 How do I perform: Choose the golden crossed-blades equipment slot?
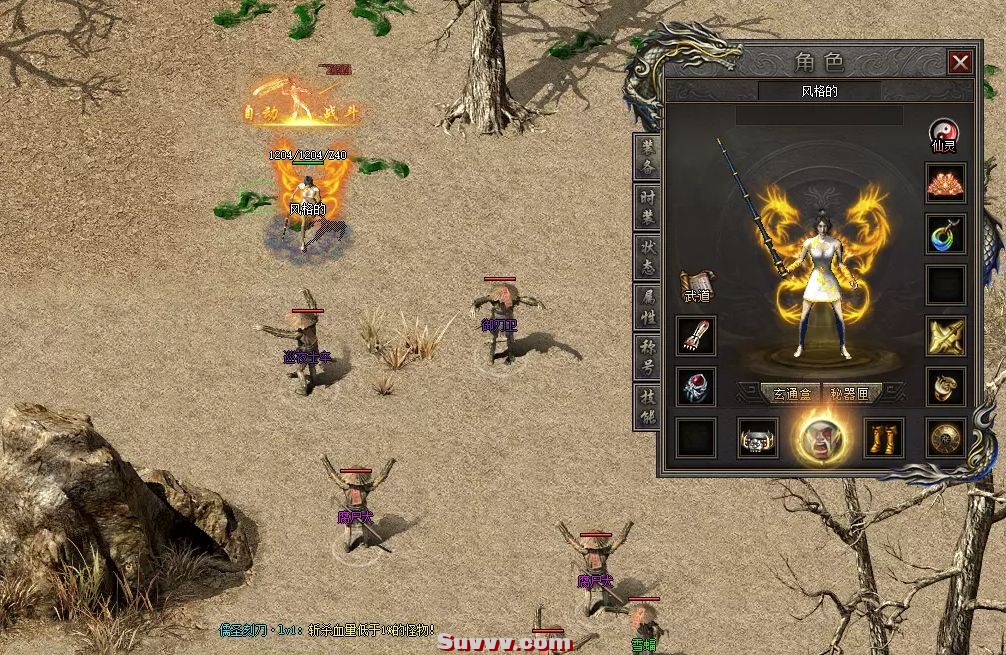[x=945, y=336]
